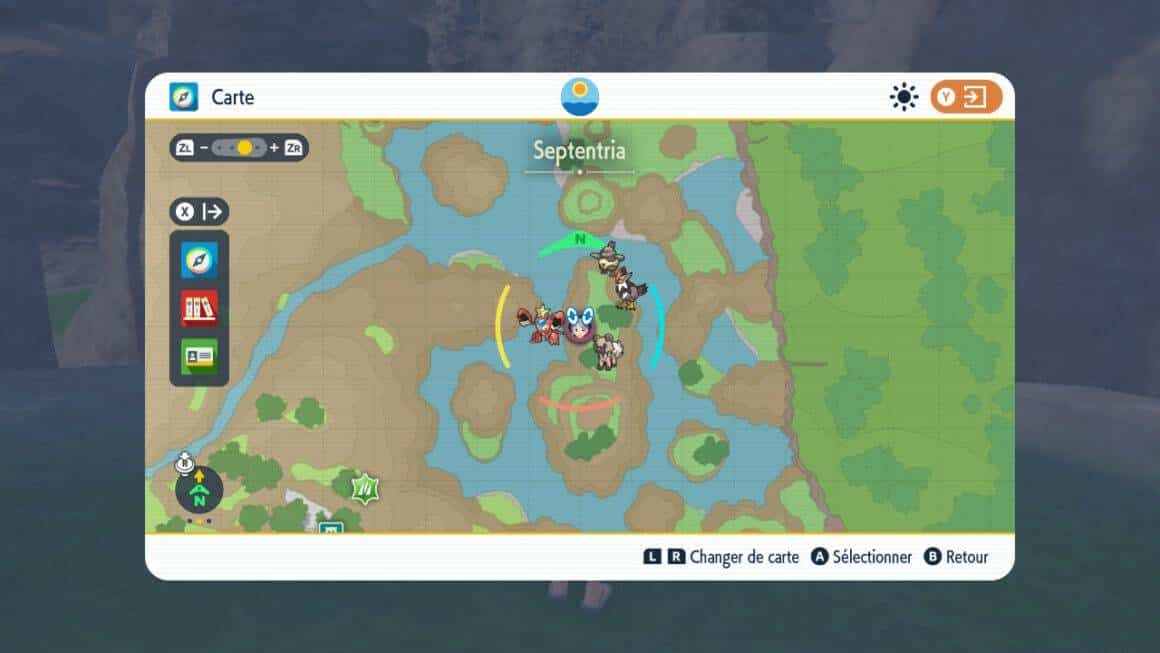Open the red books Pokédex app
Image resolution: width=1160 pixels, height=653 pixels.
(x=199, y=308)
